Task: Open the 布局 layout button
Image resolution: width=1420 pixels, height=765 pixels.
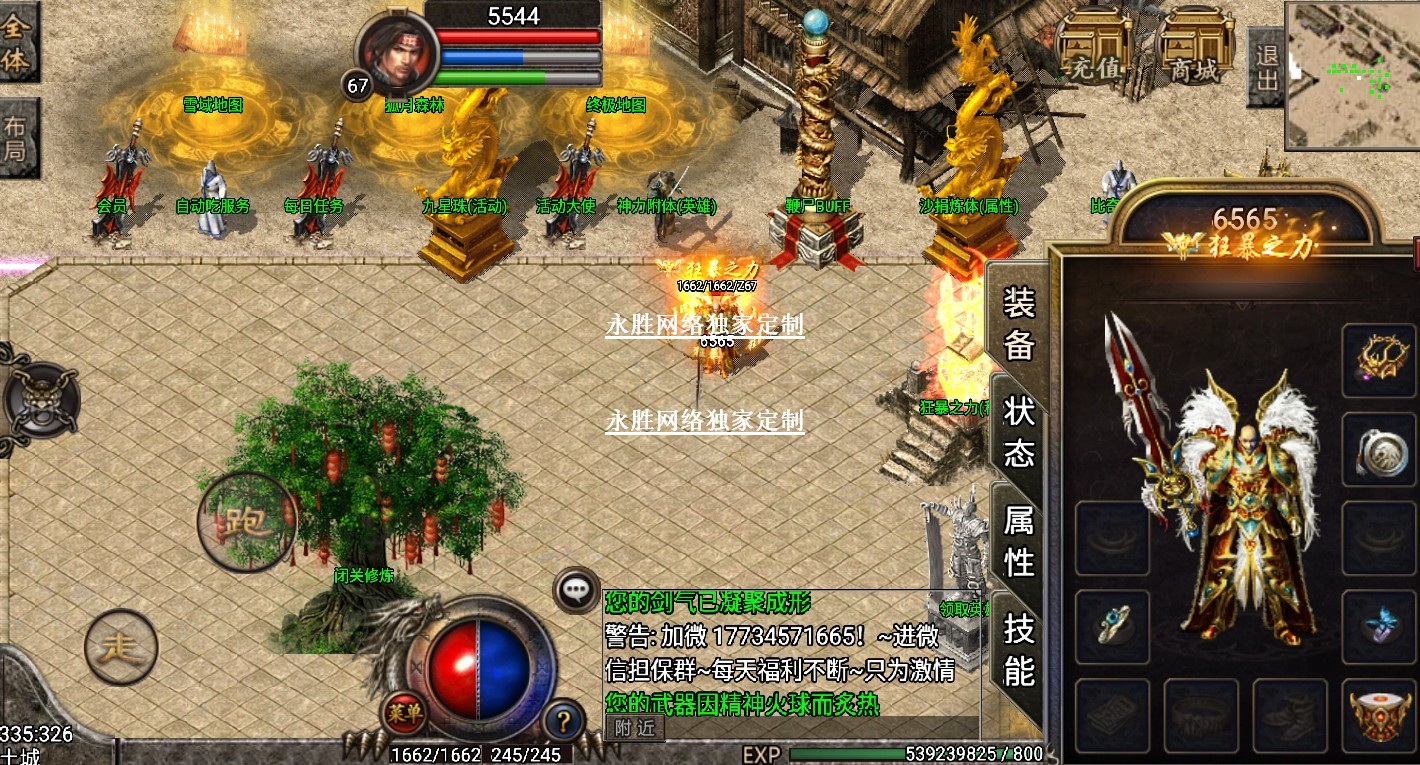Action: [x=18, y=138]
